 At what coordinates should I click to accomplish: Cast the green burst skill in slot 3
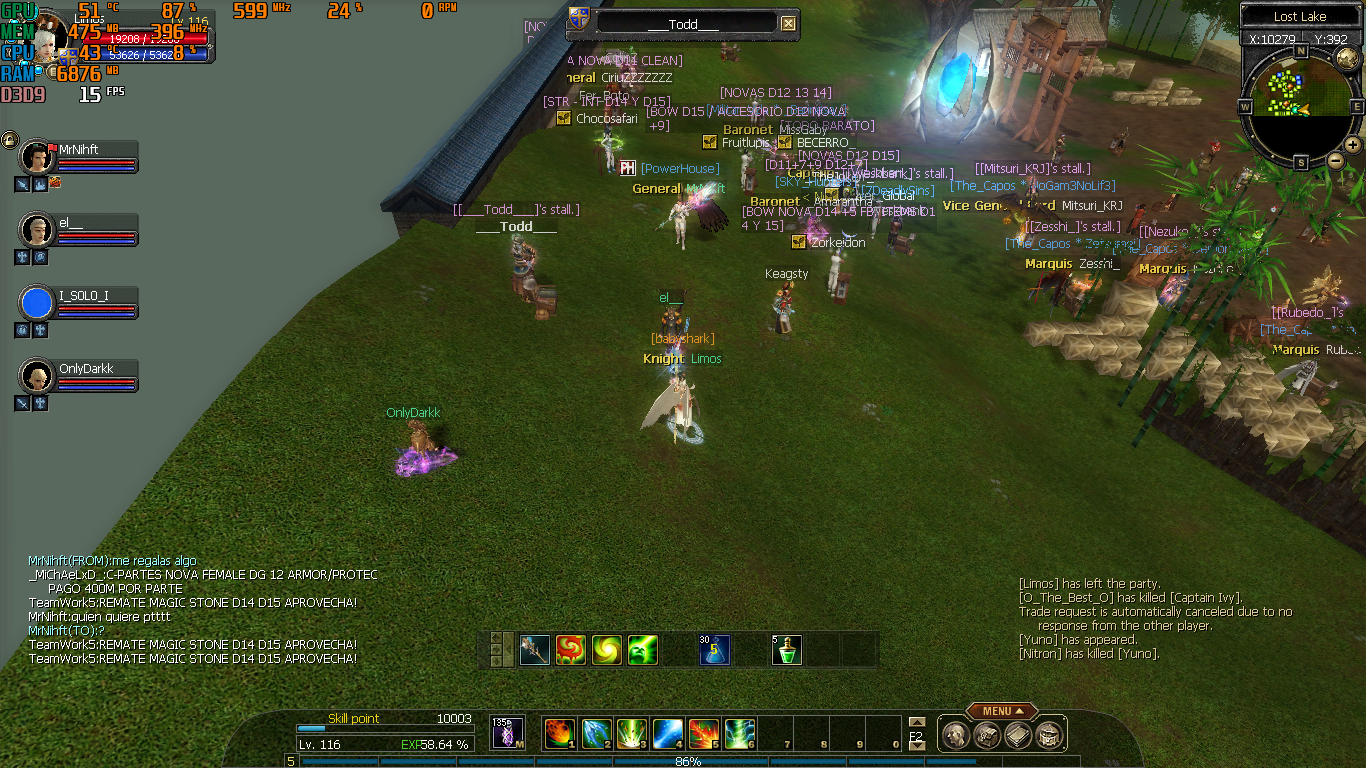(x=632, y=734)
